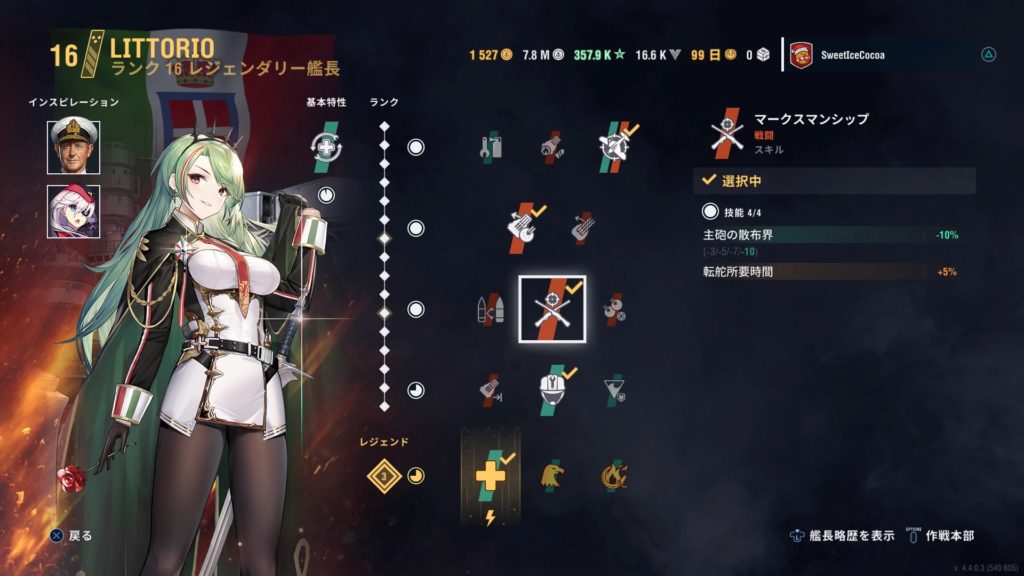Choose the wrench and extinguisher skill
Screen dimensions: 1024x576
[490, 148]
